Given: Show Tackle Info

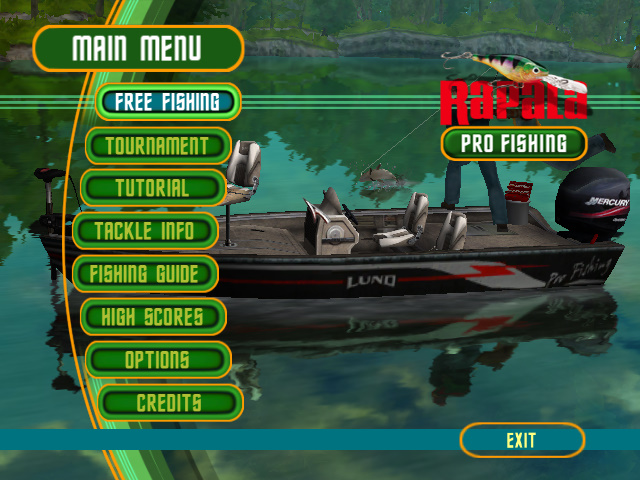Looking at the screenshot, I should 144,231.
